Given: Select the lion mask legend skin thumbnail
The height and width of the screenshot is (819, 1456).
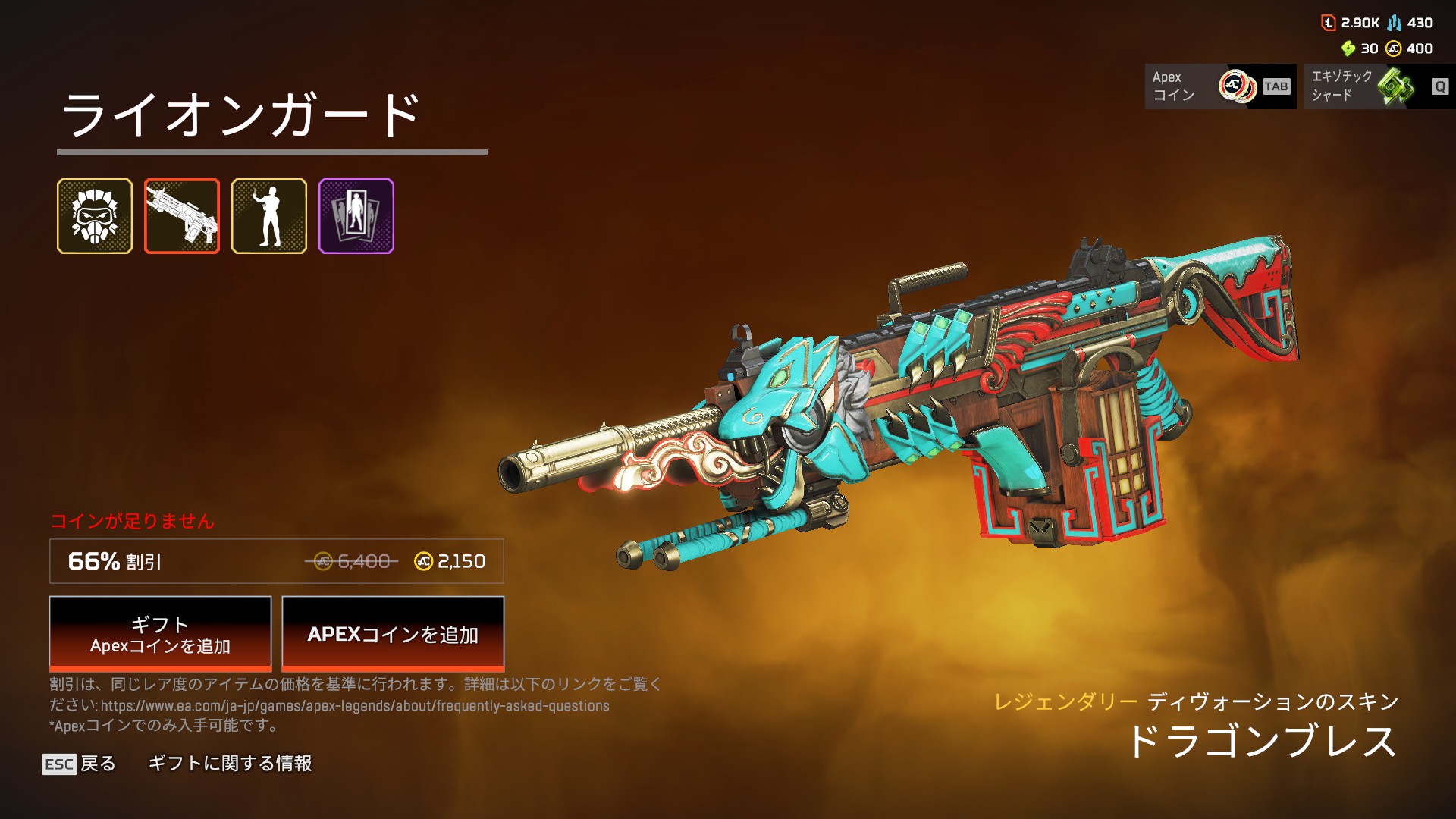Looking at the screenshot, I should [95, 216].
